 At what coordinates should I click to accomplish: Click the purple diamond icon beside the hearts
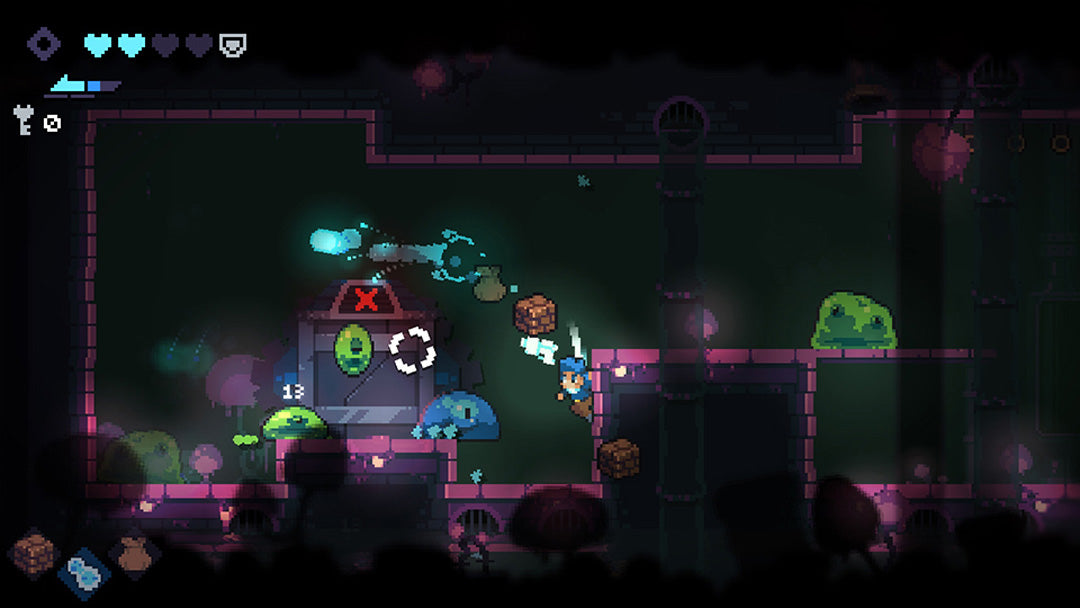point(43,44)
